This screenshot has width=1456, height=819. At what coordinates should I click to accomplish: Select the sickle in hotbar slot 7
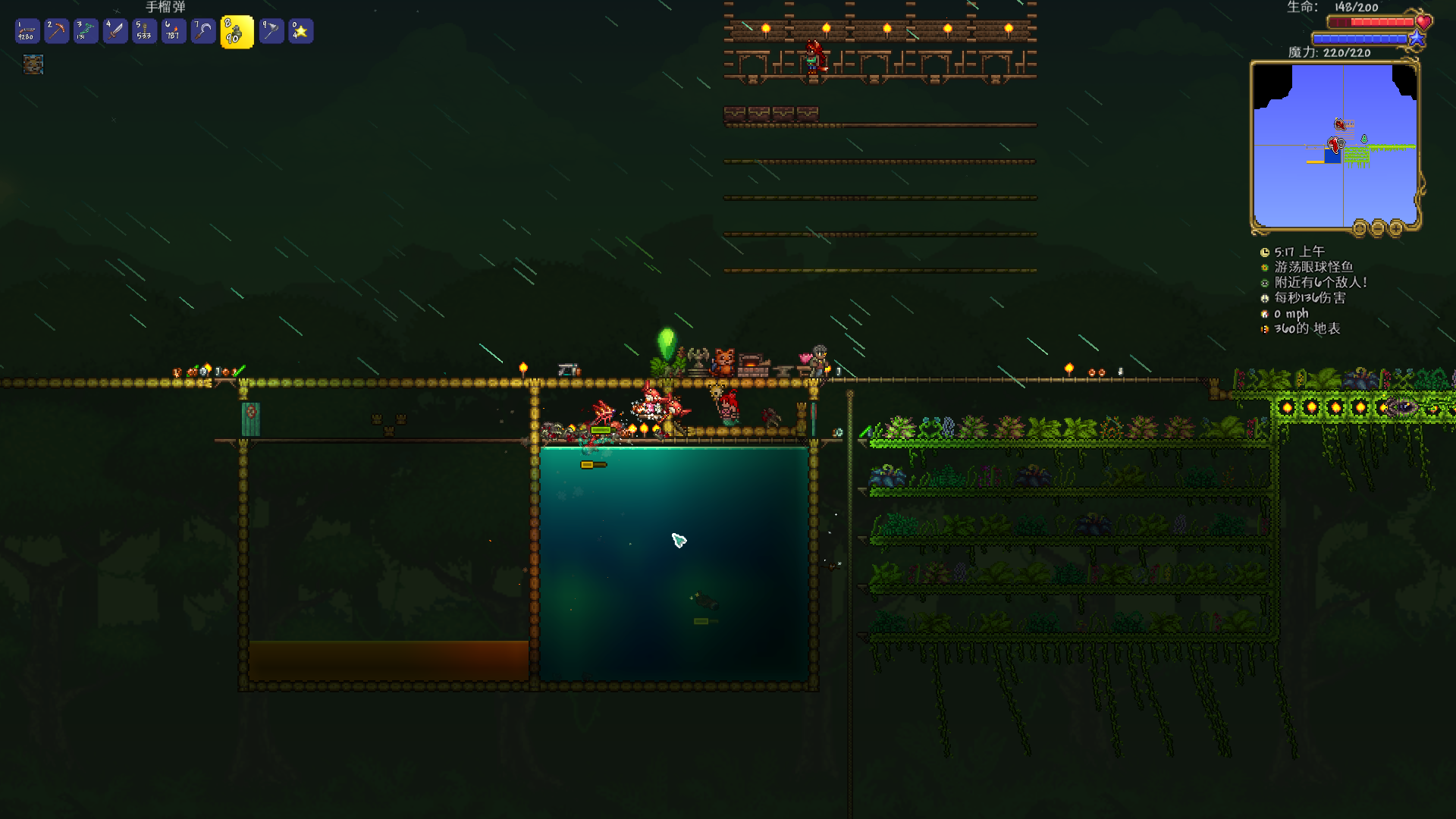tap(202, 31)
